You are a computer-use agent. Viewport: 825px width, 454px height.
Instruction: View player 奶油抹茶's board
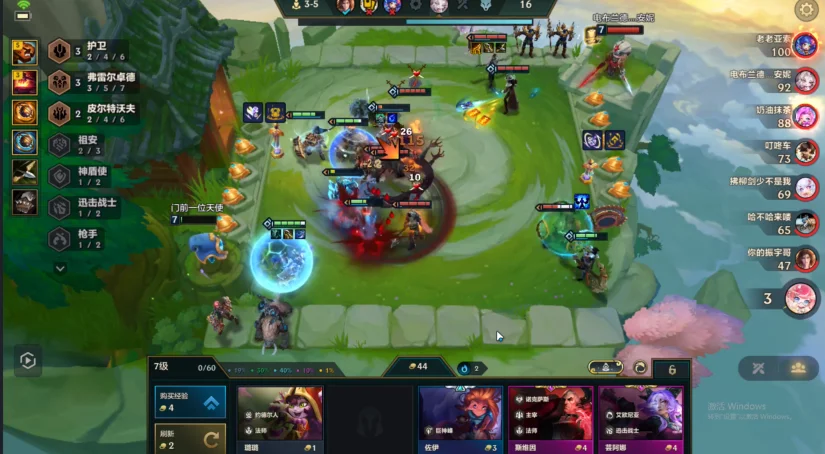pos(805,116)
